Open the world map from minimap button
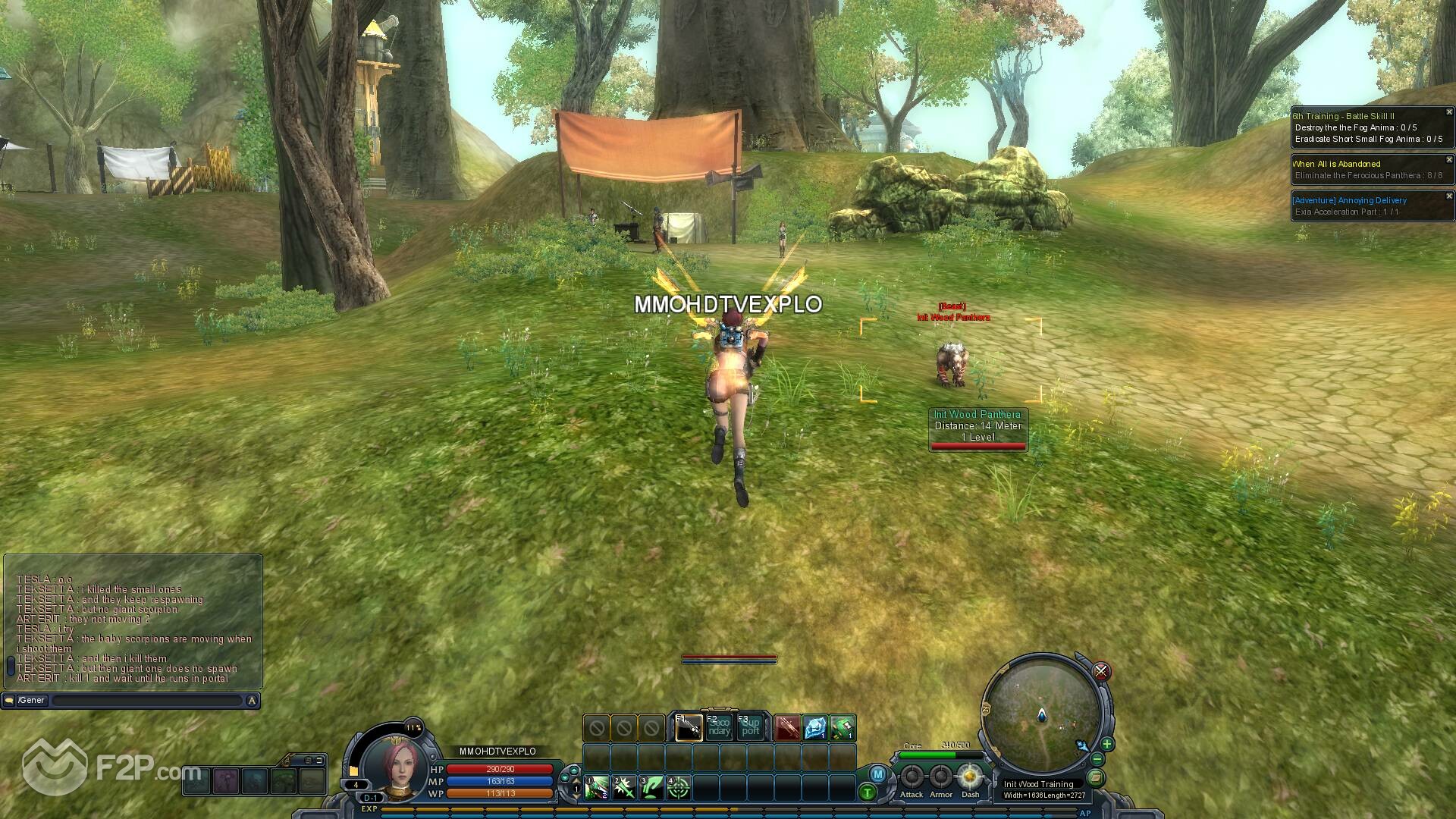The image size is (1456, 819). tap(1096, 777)
